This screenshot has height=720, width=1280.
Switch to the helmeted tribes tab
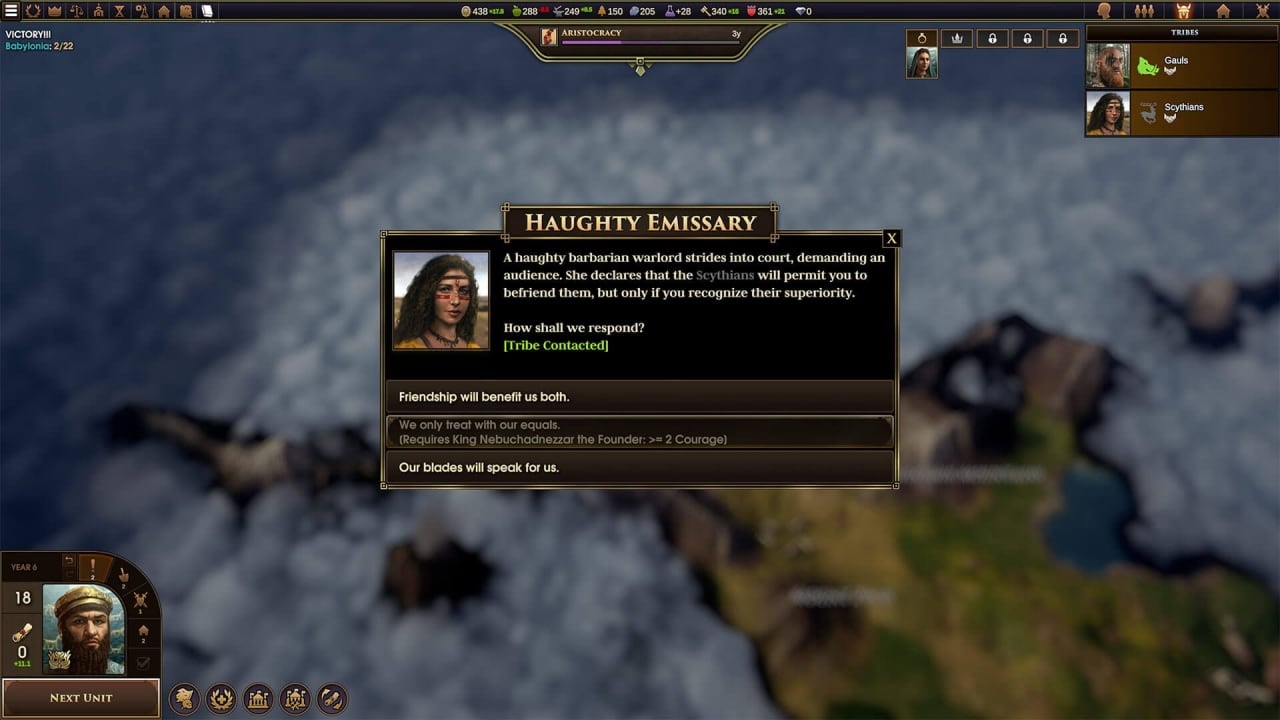click(1183, 11)
